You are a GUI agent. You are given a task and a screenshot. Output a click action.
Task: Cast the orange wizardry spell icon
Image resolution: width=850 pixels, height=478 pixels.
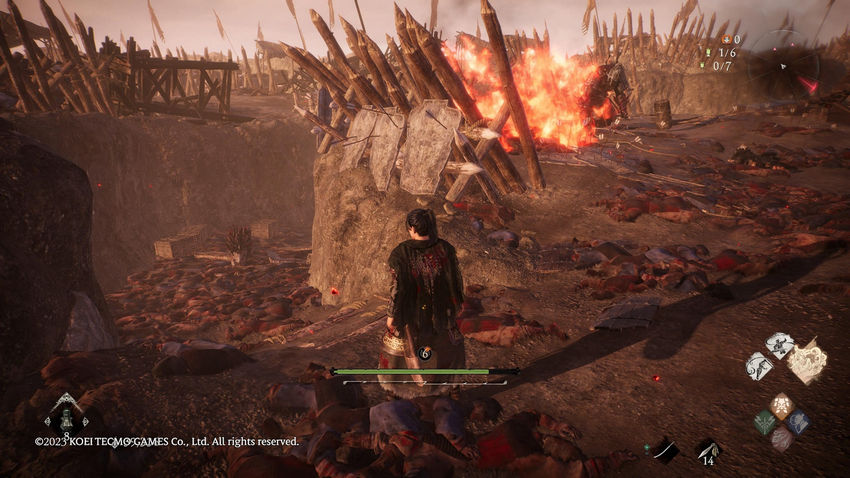click(x=781, y=405)
